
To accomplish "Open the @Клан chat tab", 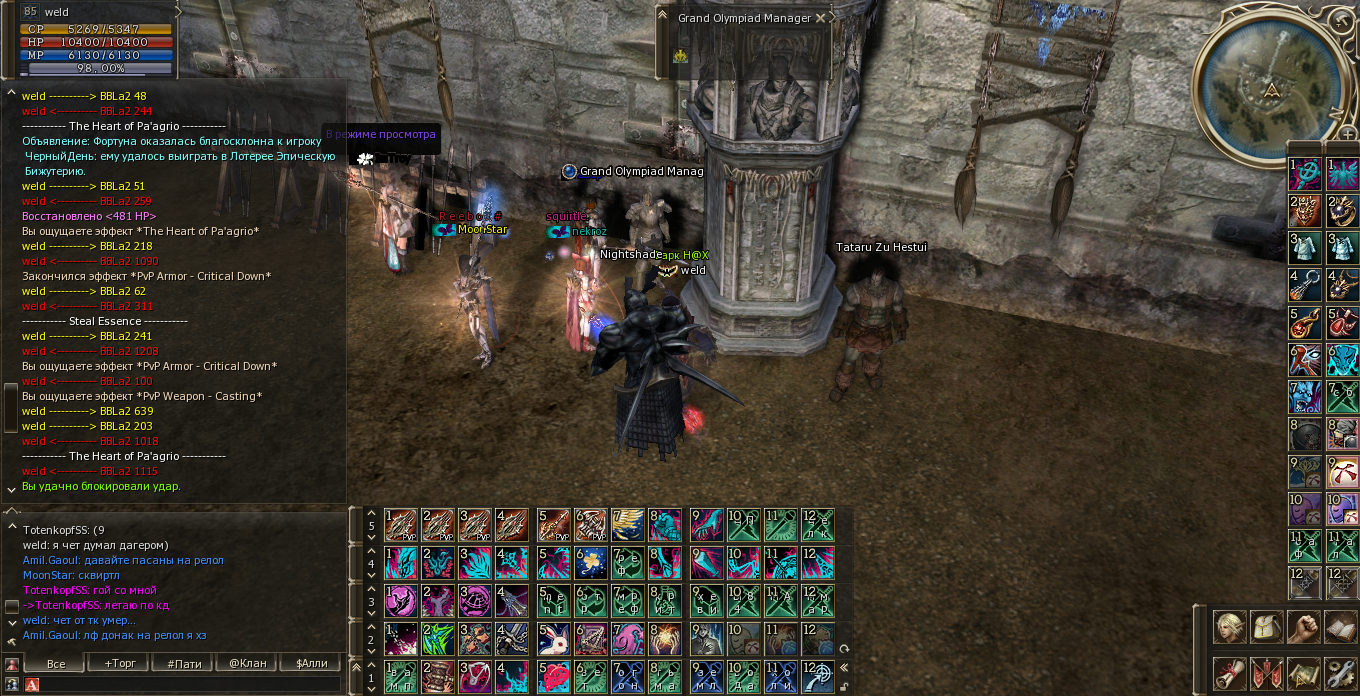I will click(x=248, y=663).
